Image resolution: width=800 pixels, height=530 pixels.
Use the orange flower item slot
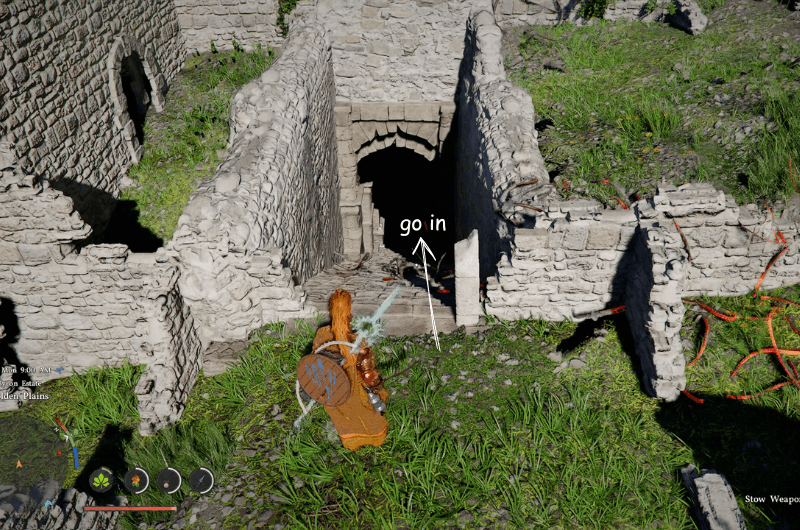136,481
